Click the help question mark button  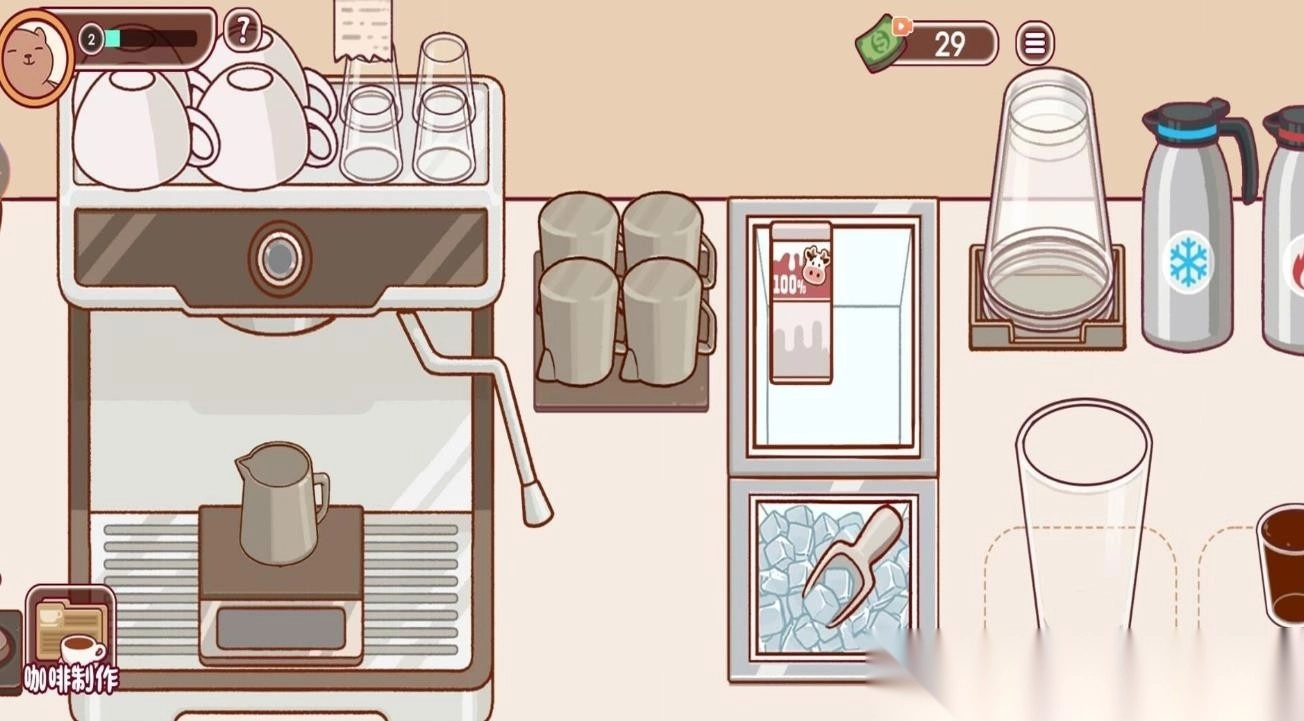pos(240,31)
